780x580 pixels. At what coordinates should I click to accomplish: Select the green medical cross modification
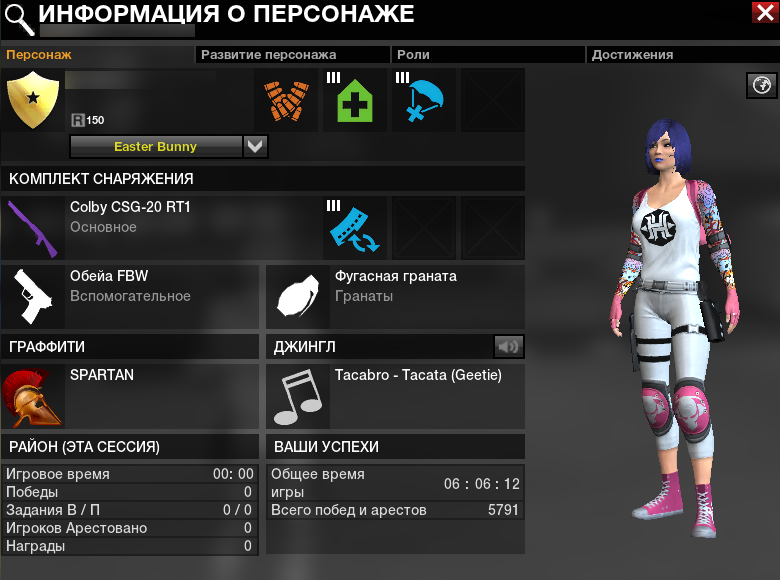click(x=354, y=100)
